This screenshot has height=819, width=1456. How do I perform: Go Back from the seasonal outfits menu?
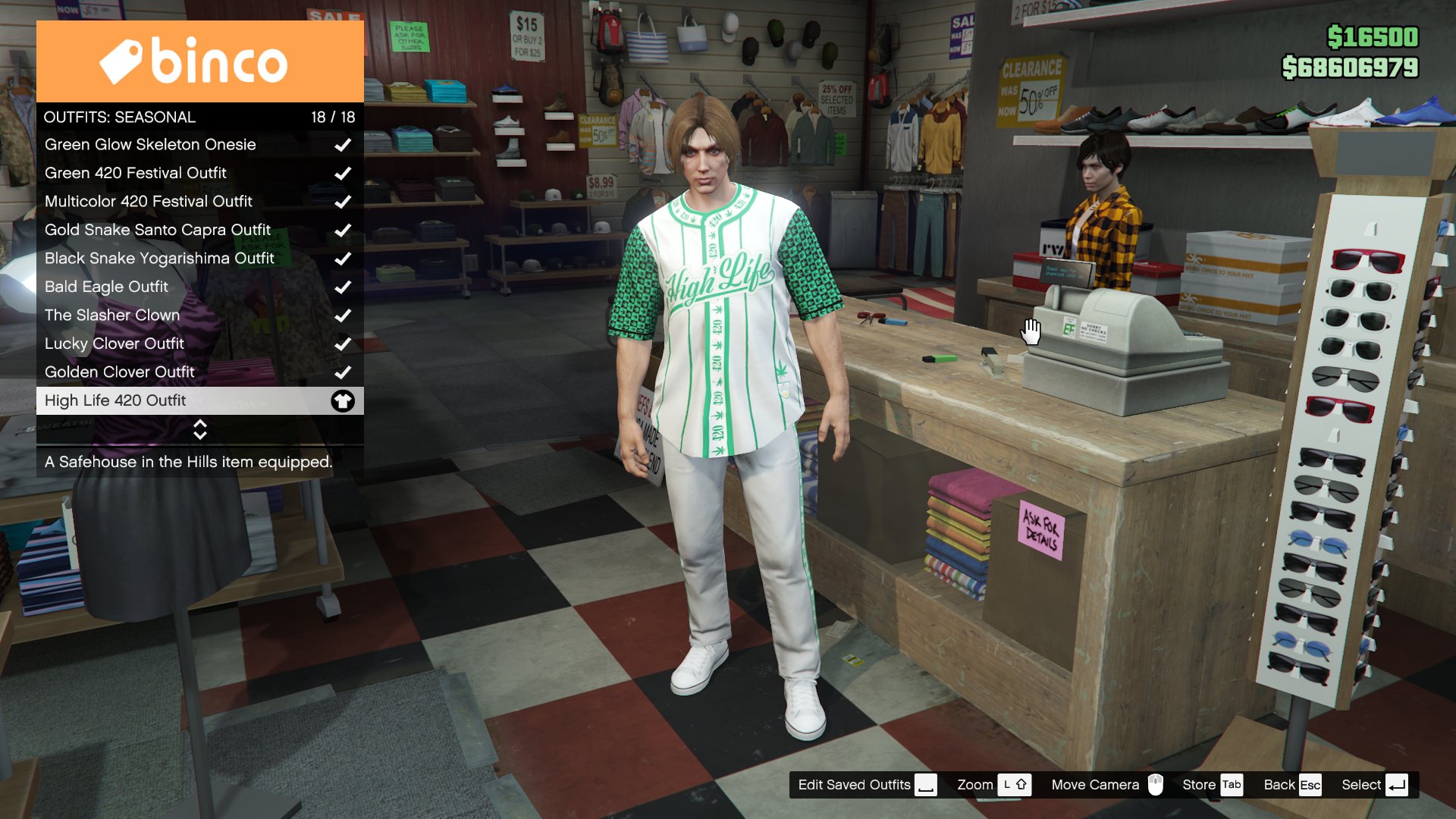coord(1292,785)
